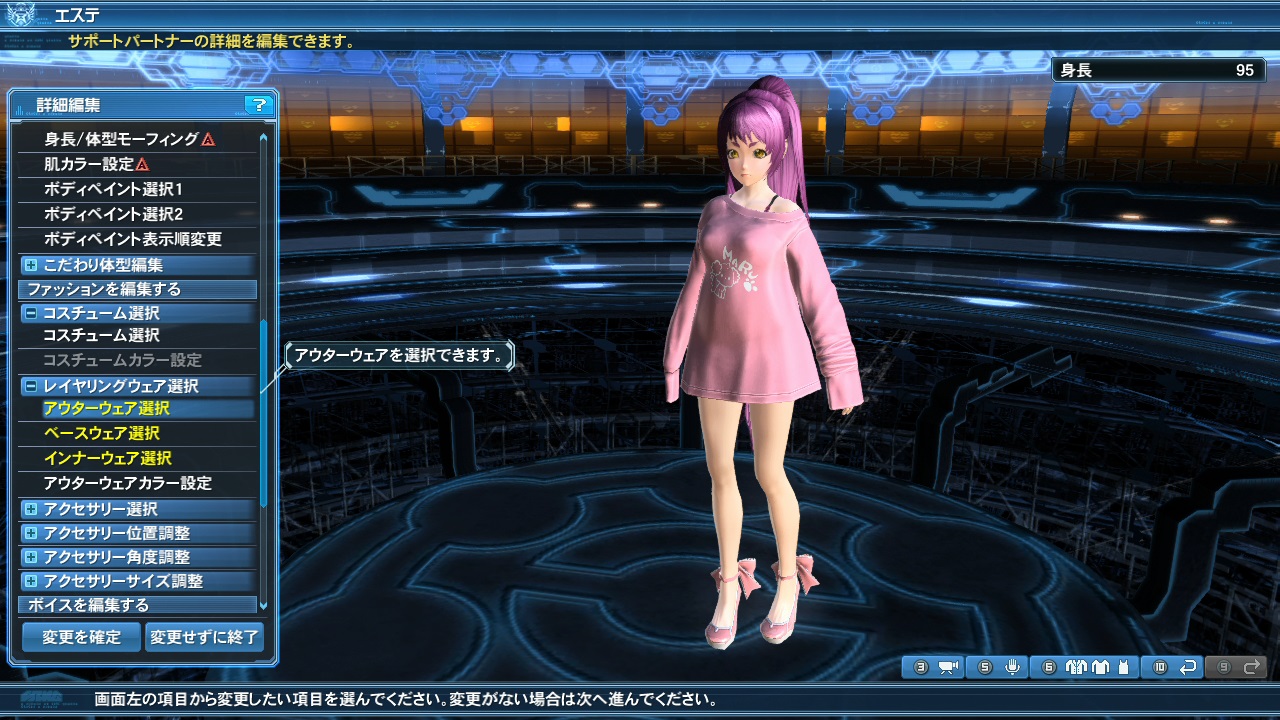Open アウターウェアカラー設定 color setting
1280x720 pixels.
point(127,483)
